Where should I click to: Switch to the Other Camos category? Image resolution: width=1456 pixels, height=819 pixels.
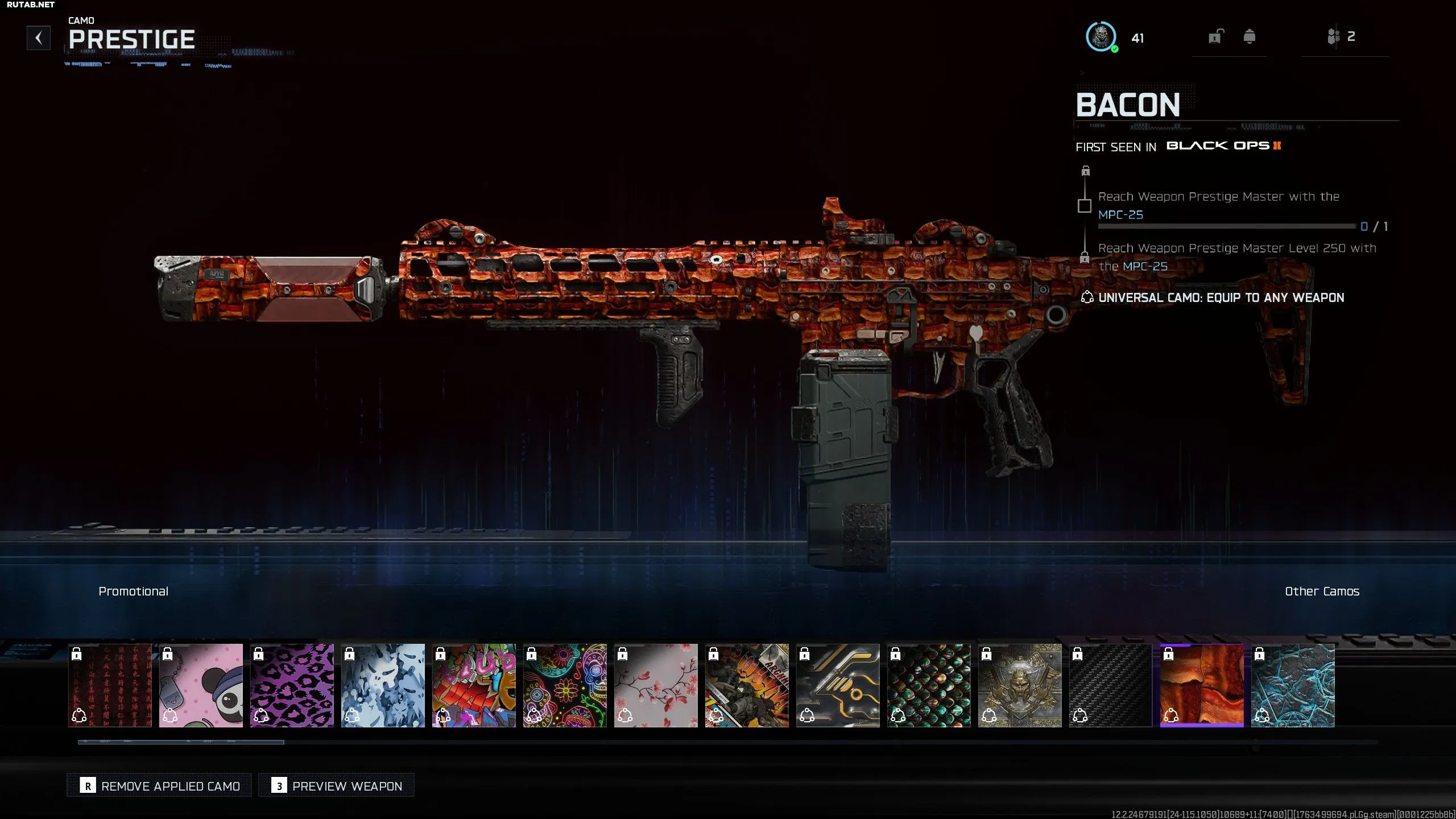click(1322, 591)
